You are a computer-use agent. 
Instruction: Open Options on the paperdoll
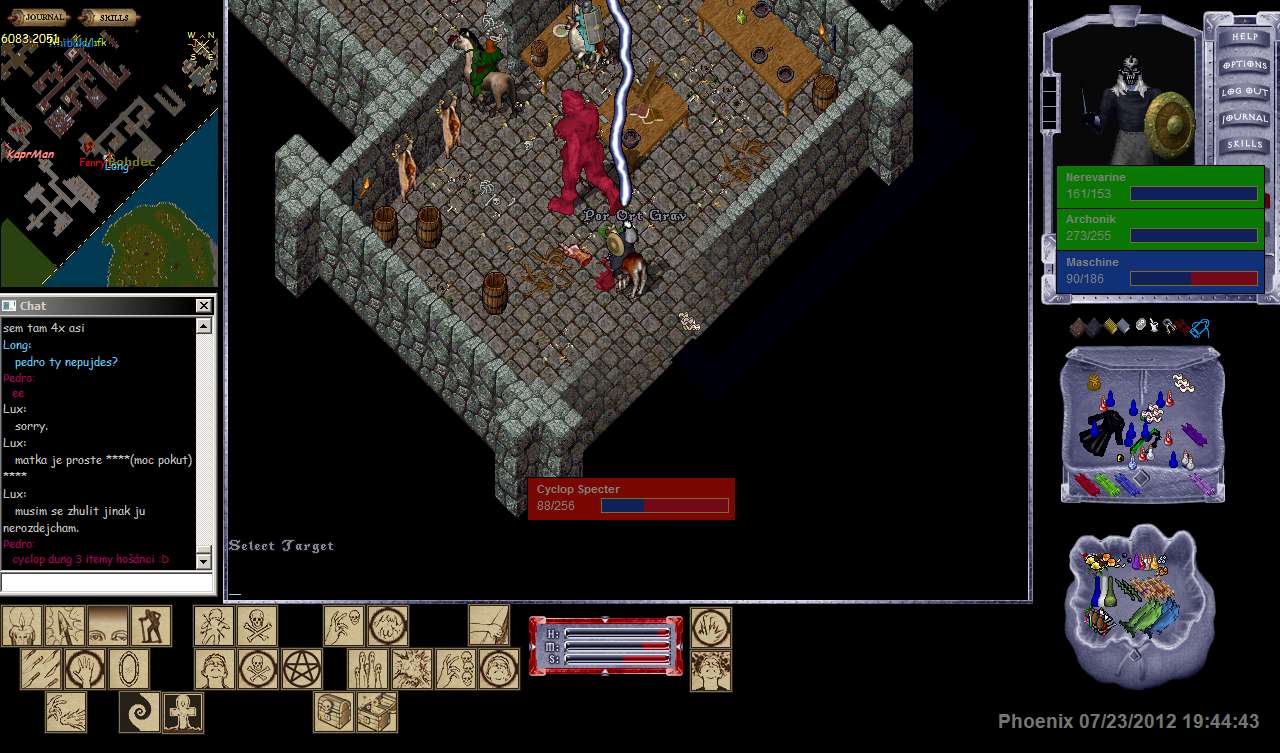coord(1244,64)
